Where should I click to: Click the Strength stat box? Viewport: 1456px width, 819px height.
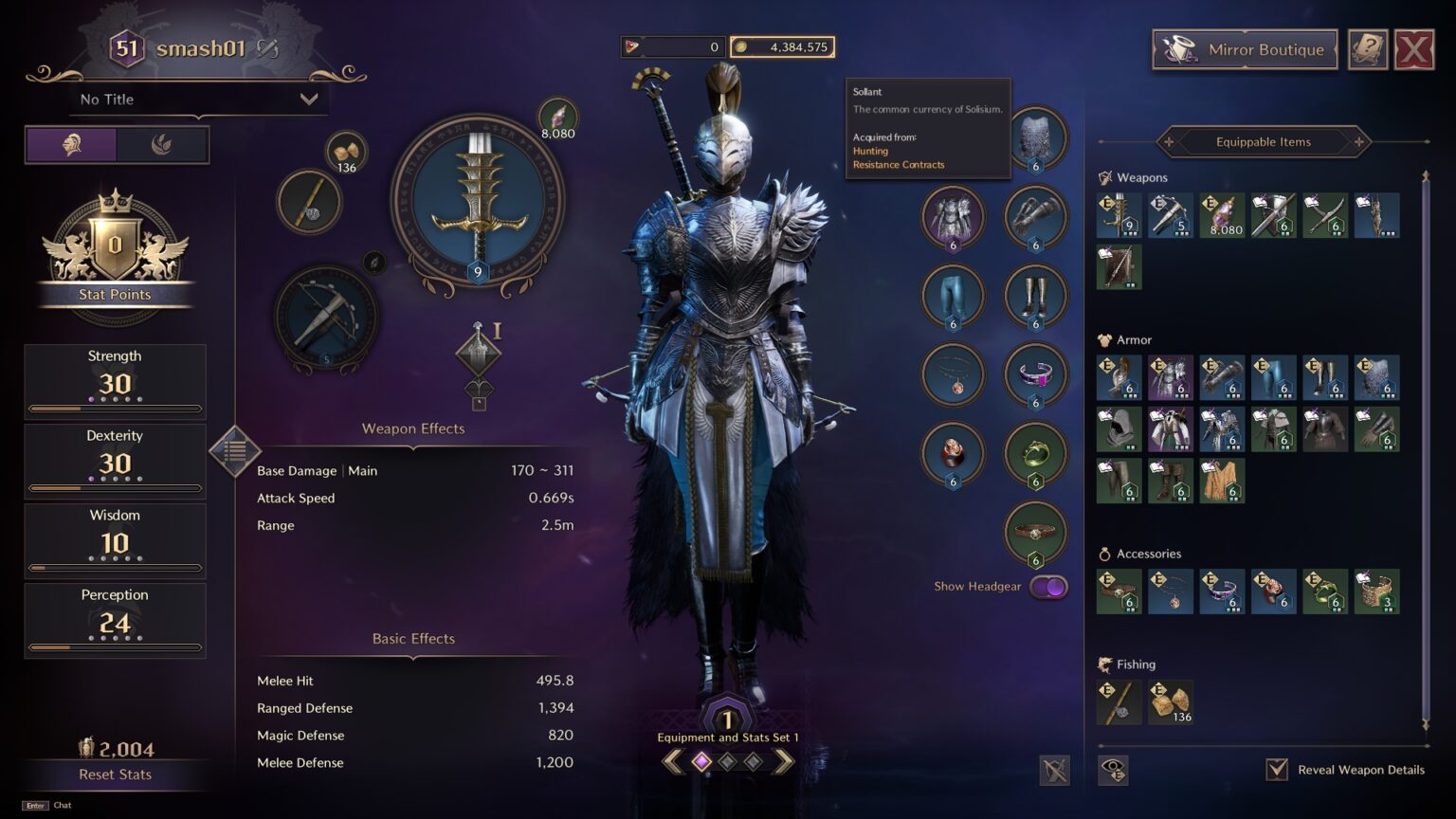coord(115,381)
